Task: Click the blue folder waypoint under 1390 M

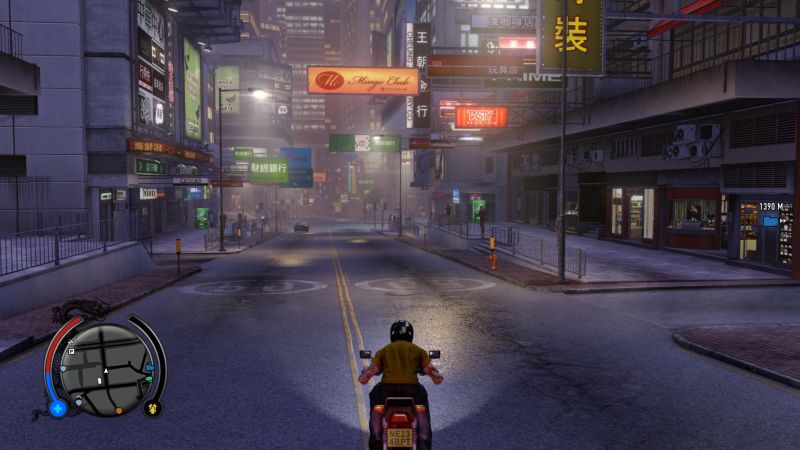Action: [x=770, y=219]
